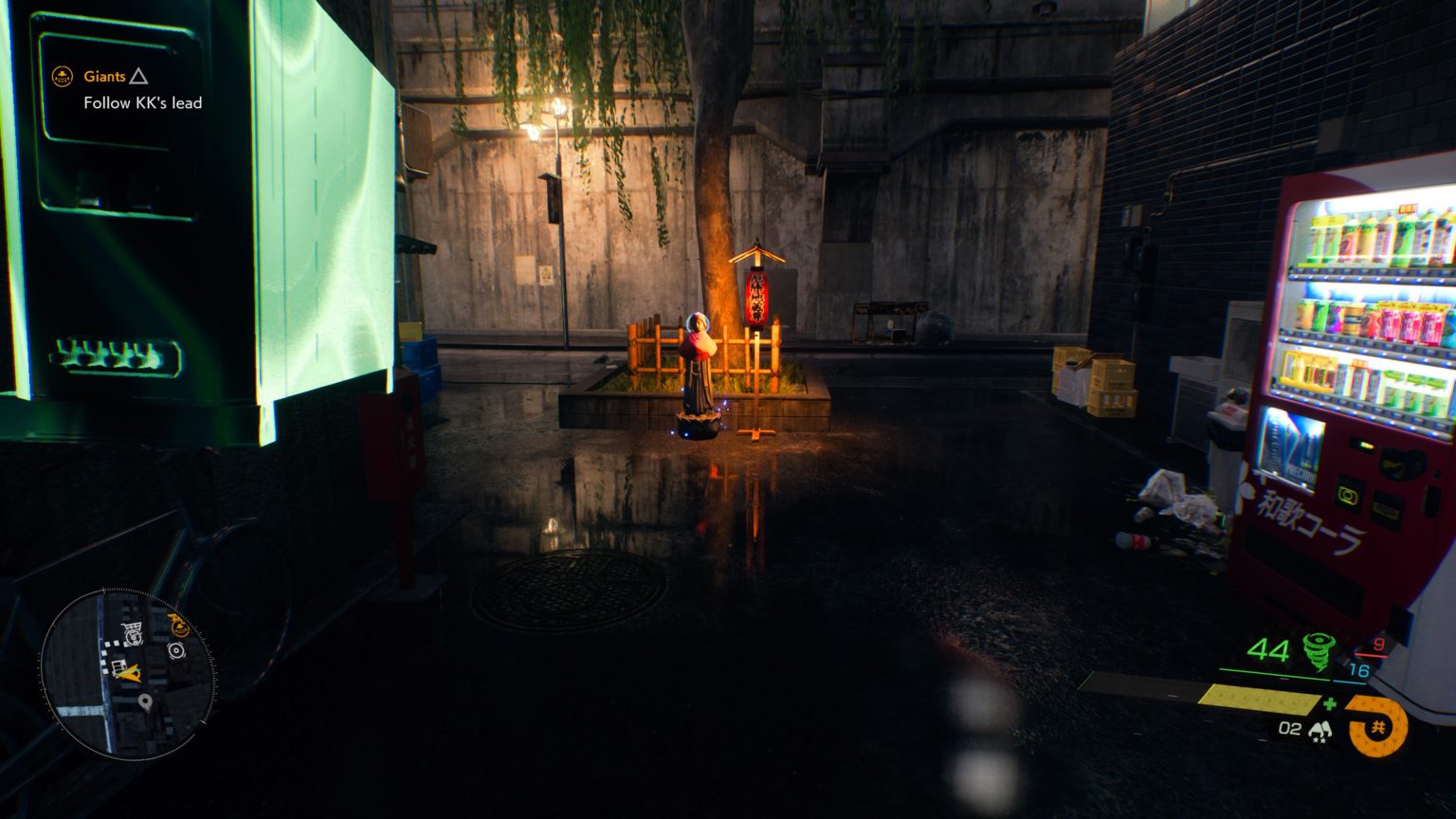The width and height of the screenshot is (1456, 819).
Task: Click the blue counter showing 16
Action: coord(1360,669)
